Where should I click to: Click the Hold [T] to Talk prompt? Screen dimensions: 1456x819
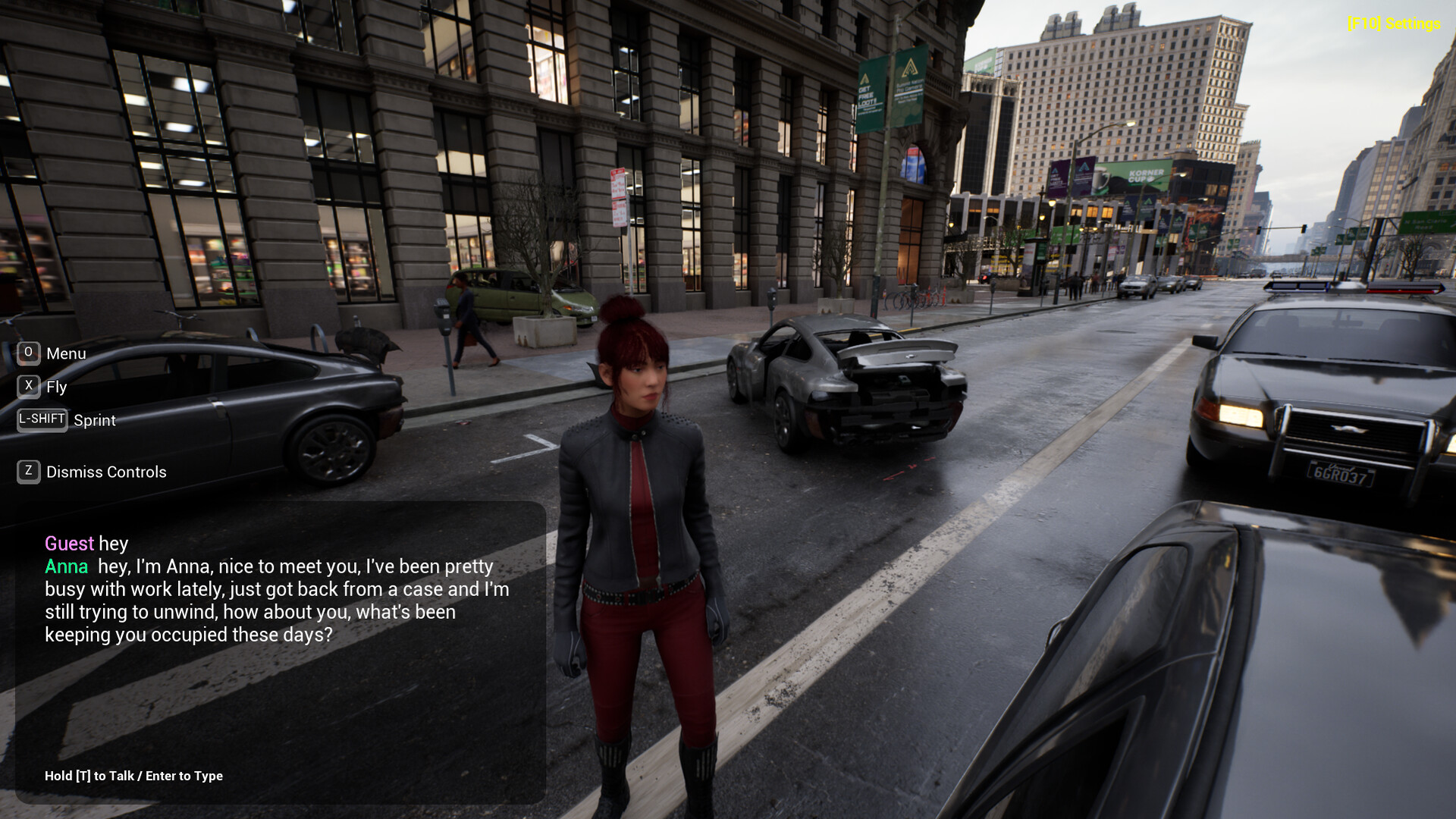click(x=91, y=776)
